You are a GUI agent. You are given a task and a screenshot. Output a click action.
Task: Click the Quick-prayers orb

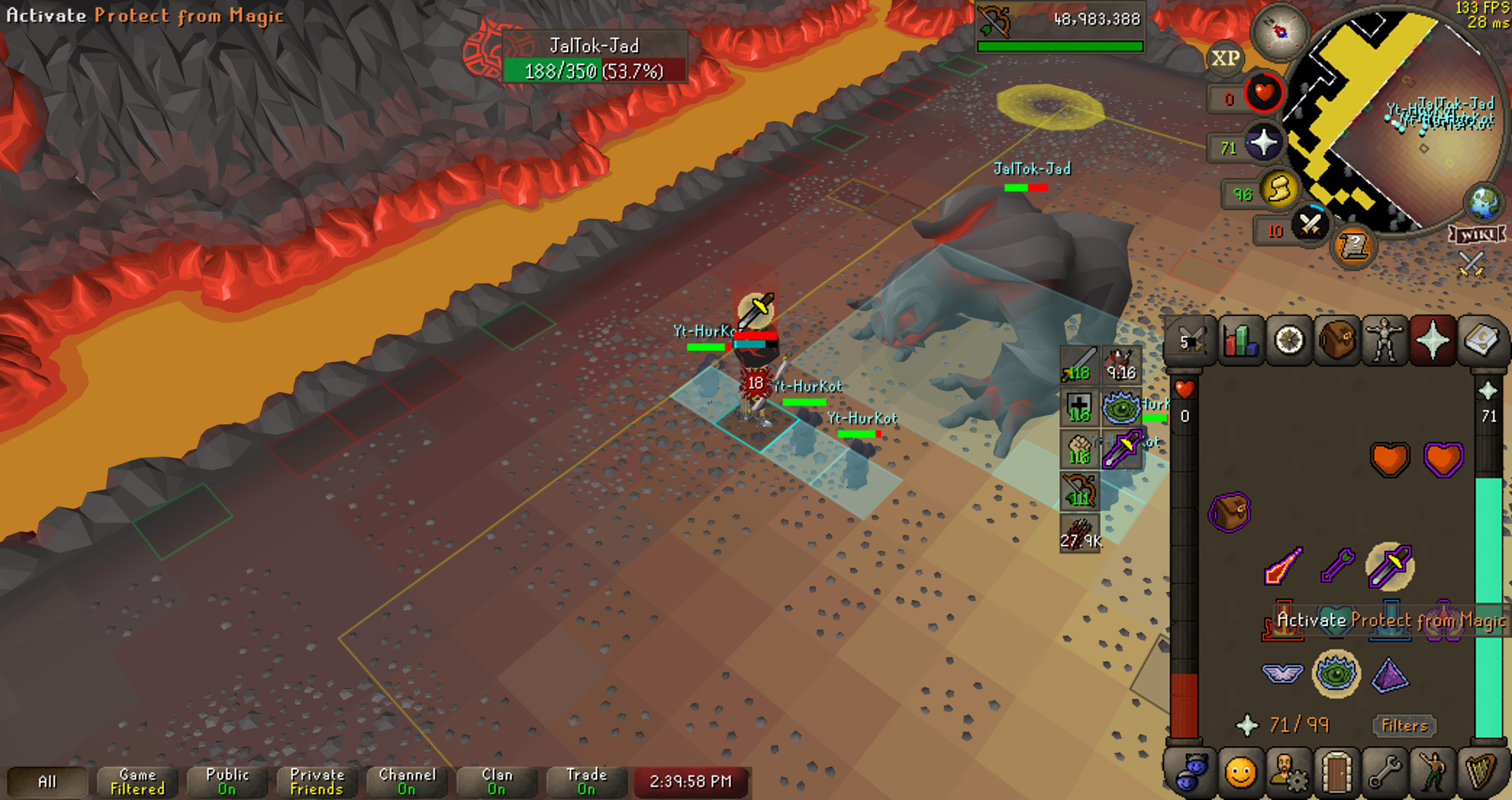click(x=1263, y=143)
